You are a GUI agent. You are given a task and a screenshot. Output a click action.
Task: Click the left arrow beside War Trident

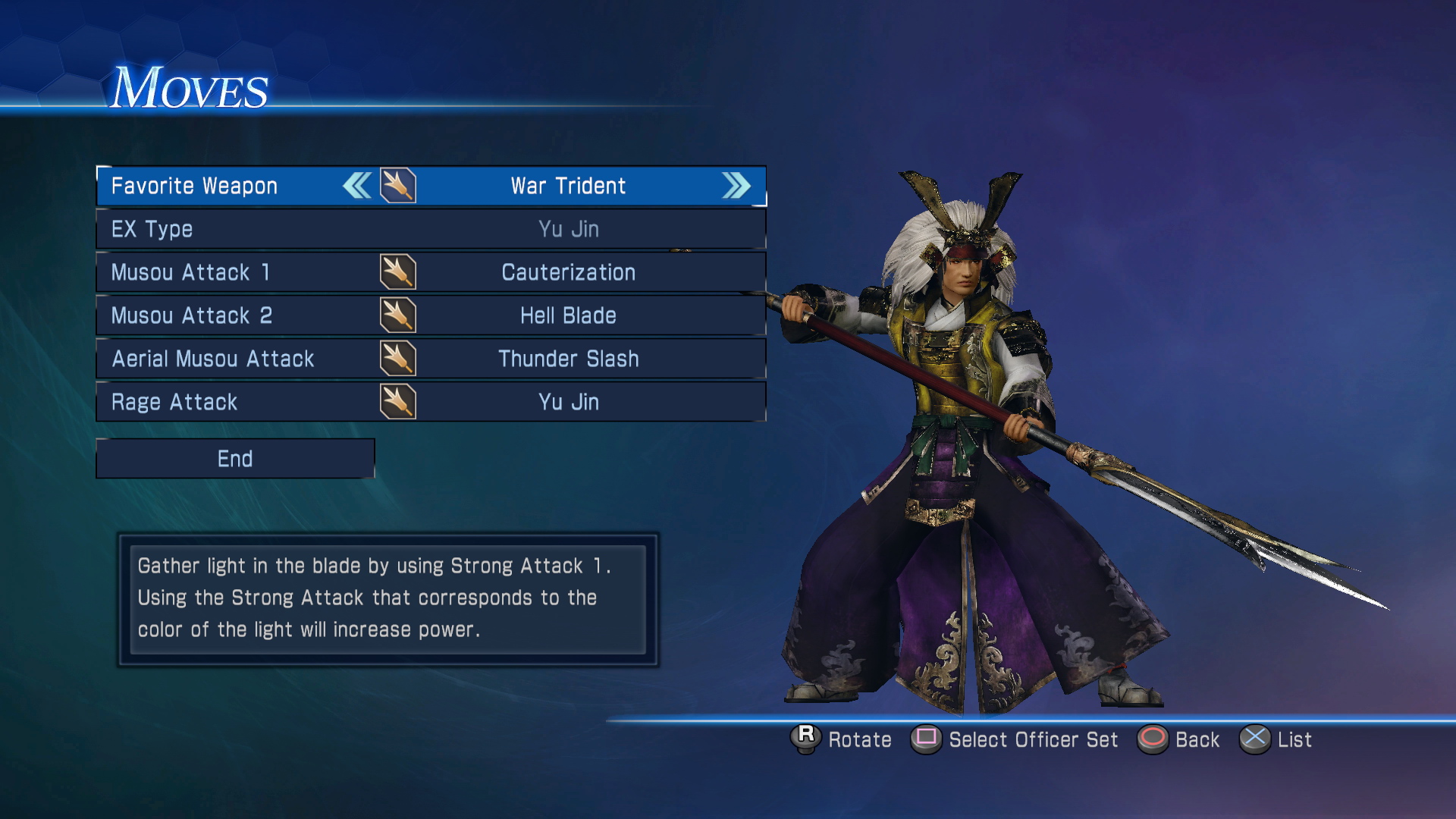coord(357,186)
